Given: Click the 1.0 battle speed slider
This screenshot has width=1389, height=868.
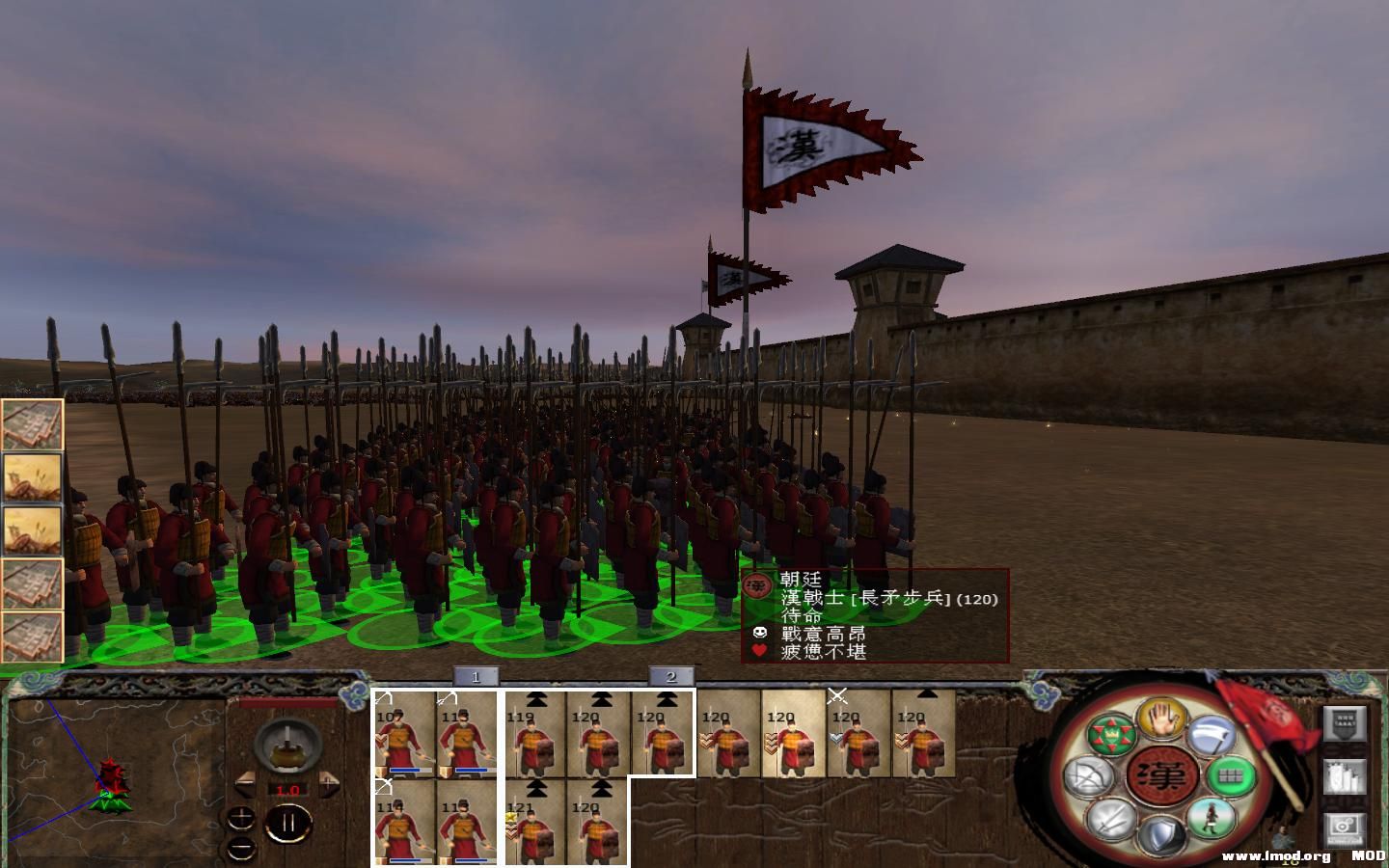Looking at the screenshot, I should [x=288, y=790].
